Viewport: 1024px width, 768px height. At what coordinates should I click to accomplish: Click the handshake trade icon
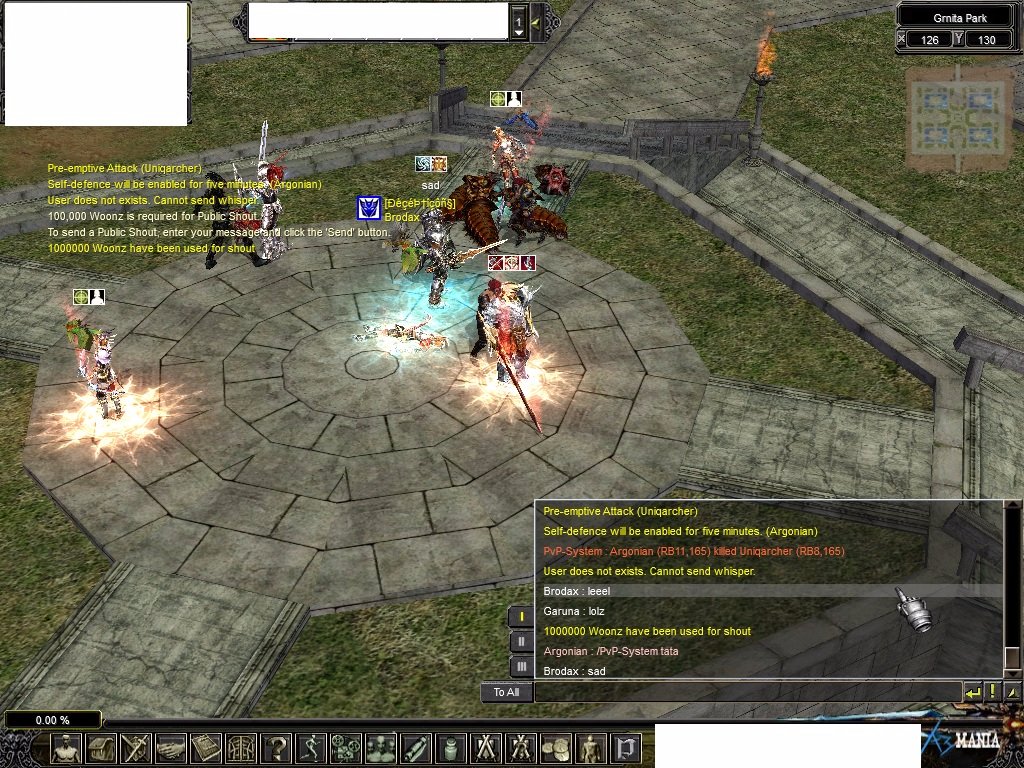click(x=171, y=747)
